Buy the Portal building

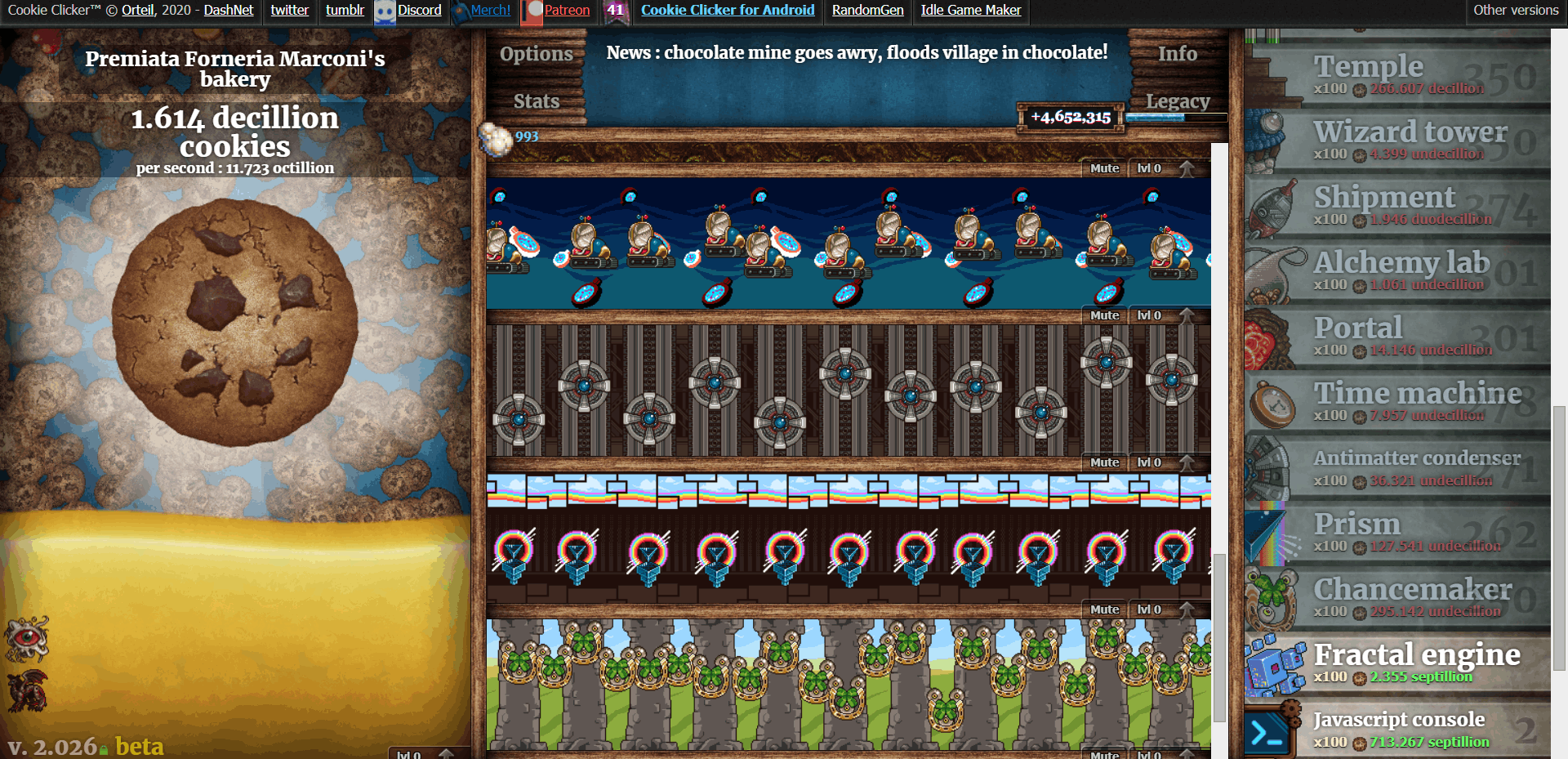point(1396,337)
